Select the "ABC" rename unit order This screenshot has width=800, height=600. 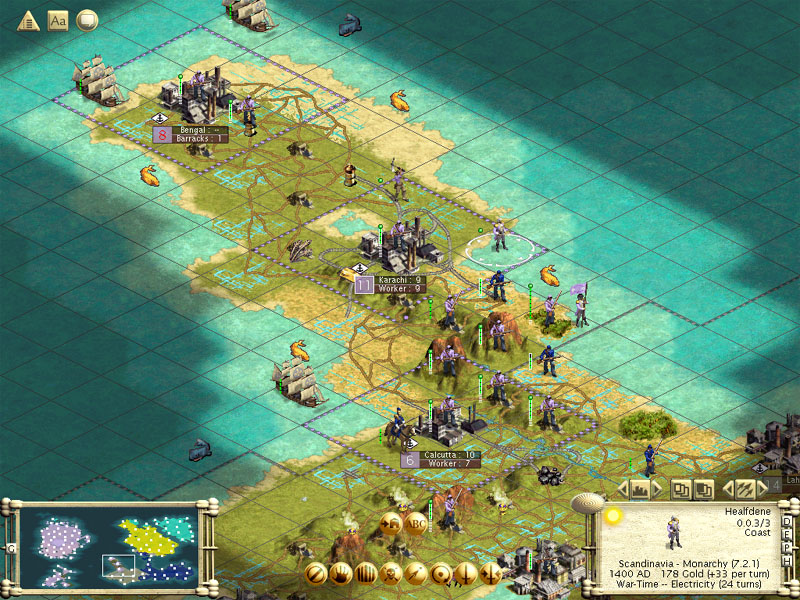(x=416, y=521)
